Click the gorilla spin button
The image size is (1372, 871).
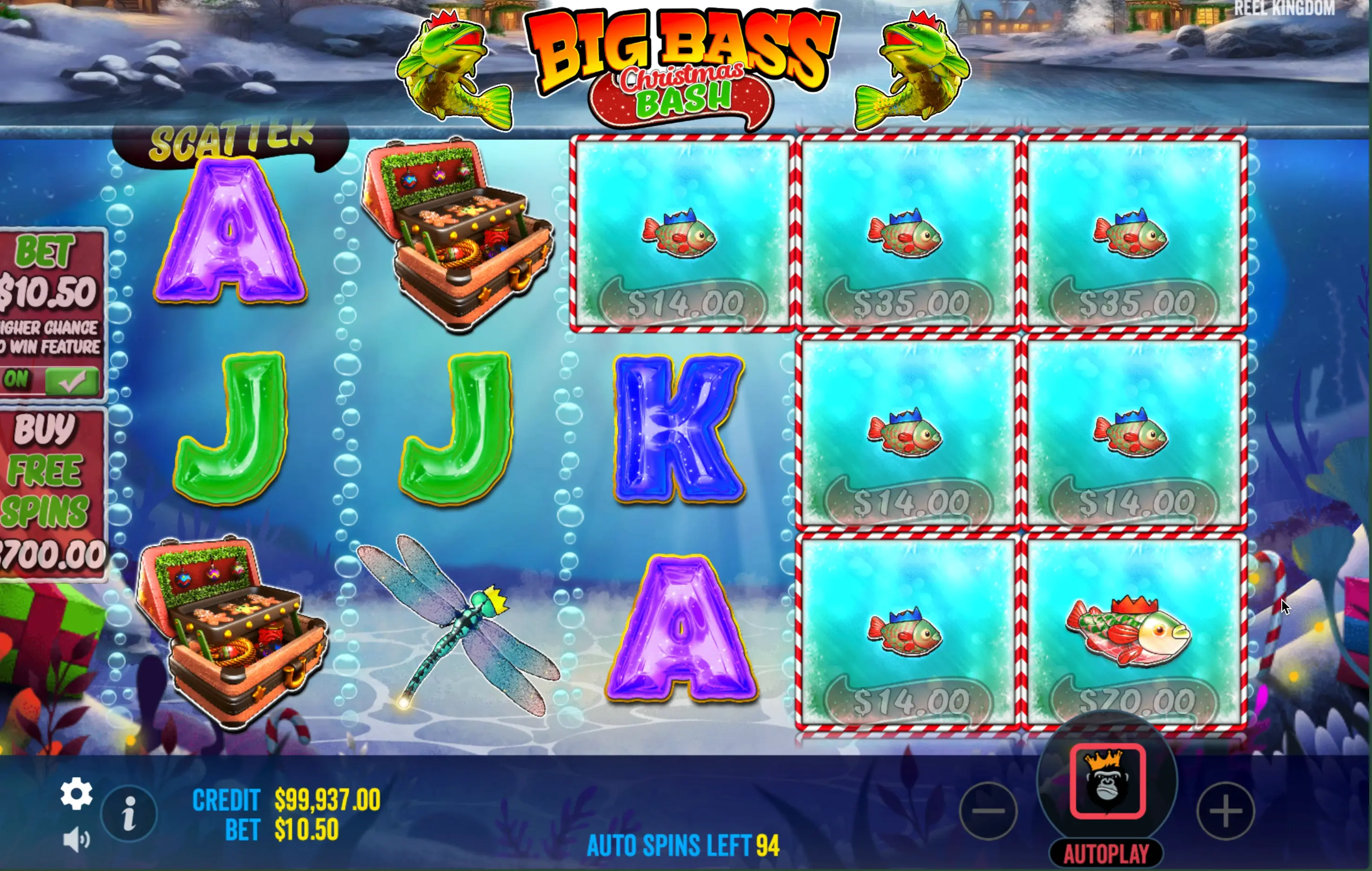click(x=1107, y=782)
